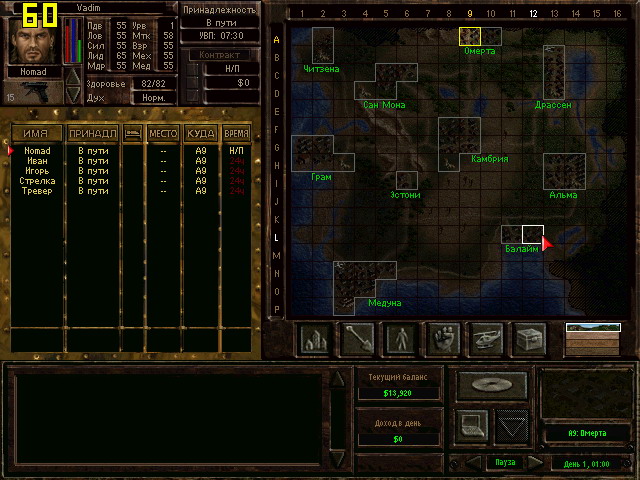Select the Омерта sector on the map

coord(470,36)
